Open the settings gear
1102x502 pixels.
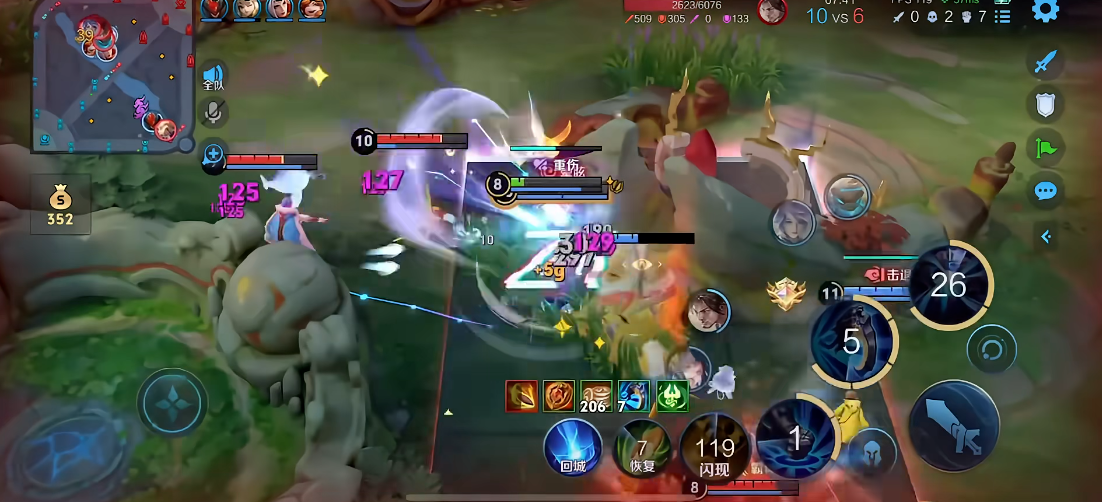point(1046,11)
